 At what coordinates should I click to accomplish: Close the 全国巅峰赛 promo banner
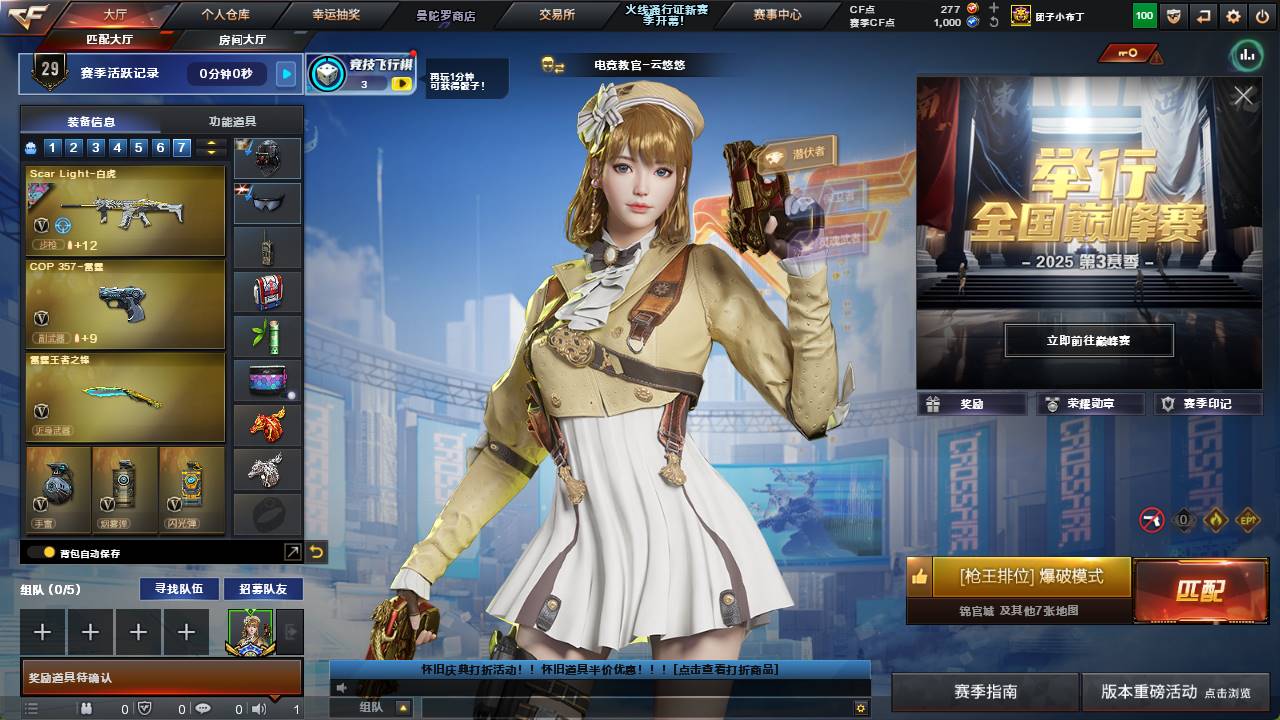click(1243, 96)
